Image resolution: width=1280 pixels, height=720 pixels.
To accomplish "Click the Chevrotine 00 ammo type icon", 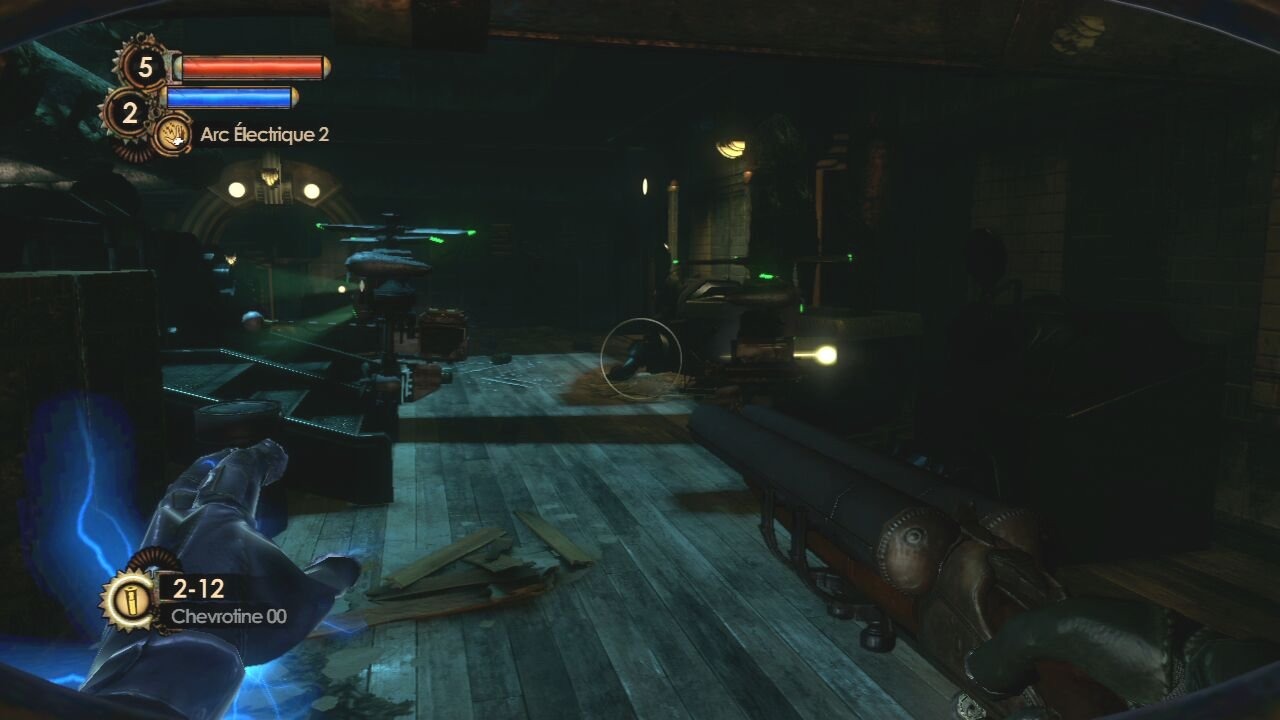I will (x=128, y=600).
